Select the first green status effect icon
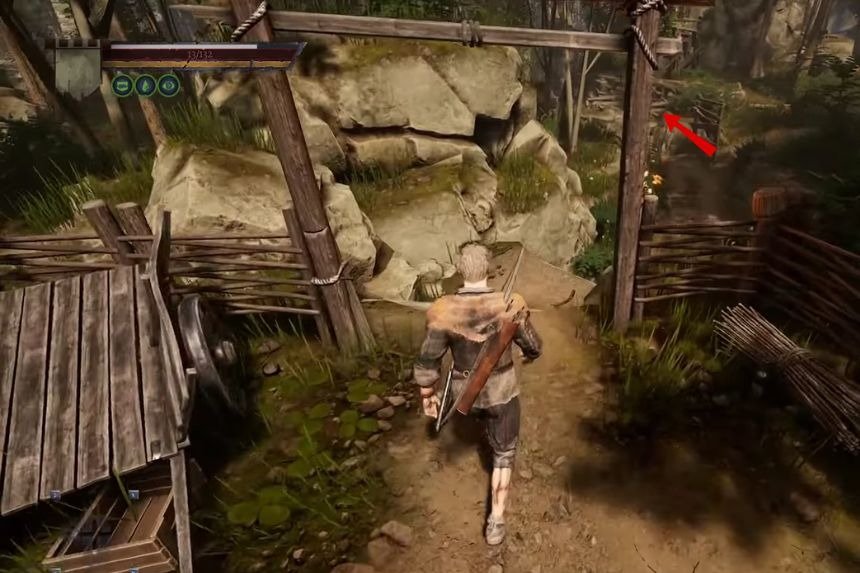 click(122, 86)
